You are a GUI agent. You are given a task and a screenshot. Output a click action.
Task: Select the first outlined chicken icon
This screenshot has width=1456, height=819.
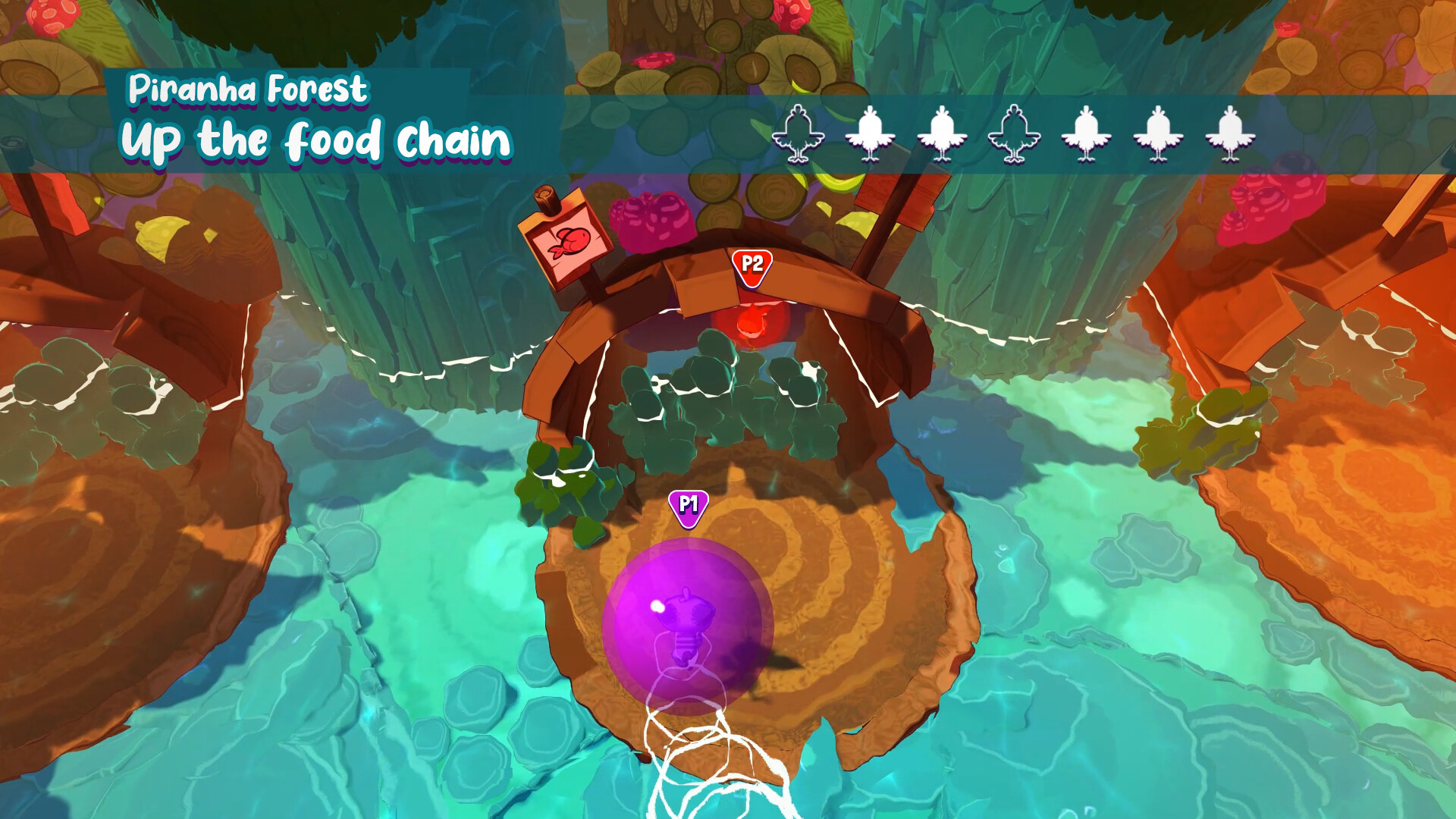(798, 136)
